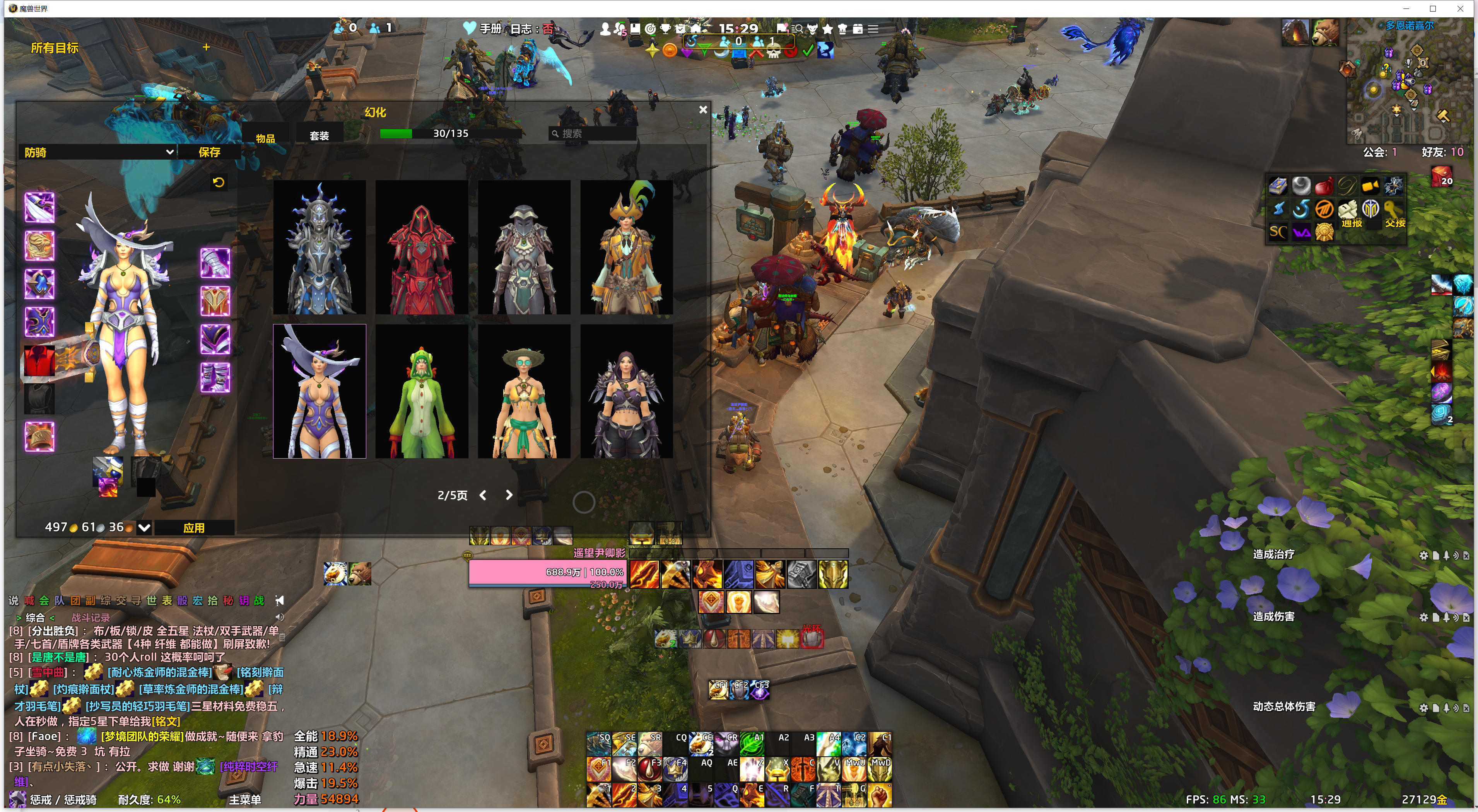The width and height of the screenshot is (1478, 812).
Task: Switch to the 物品 tab
Action: point(266,138)
